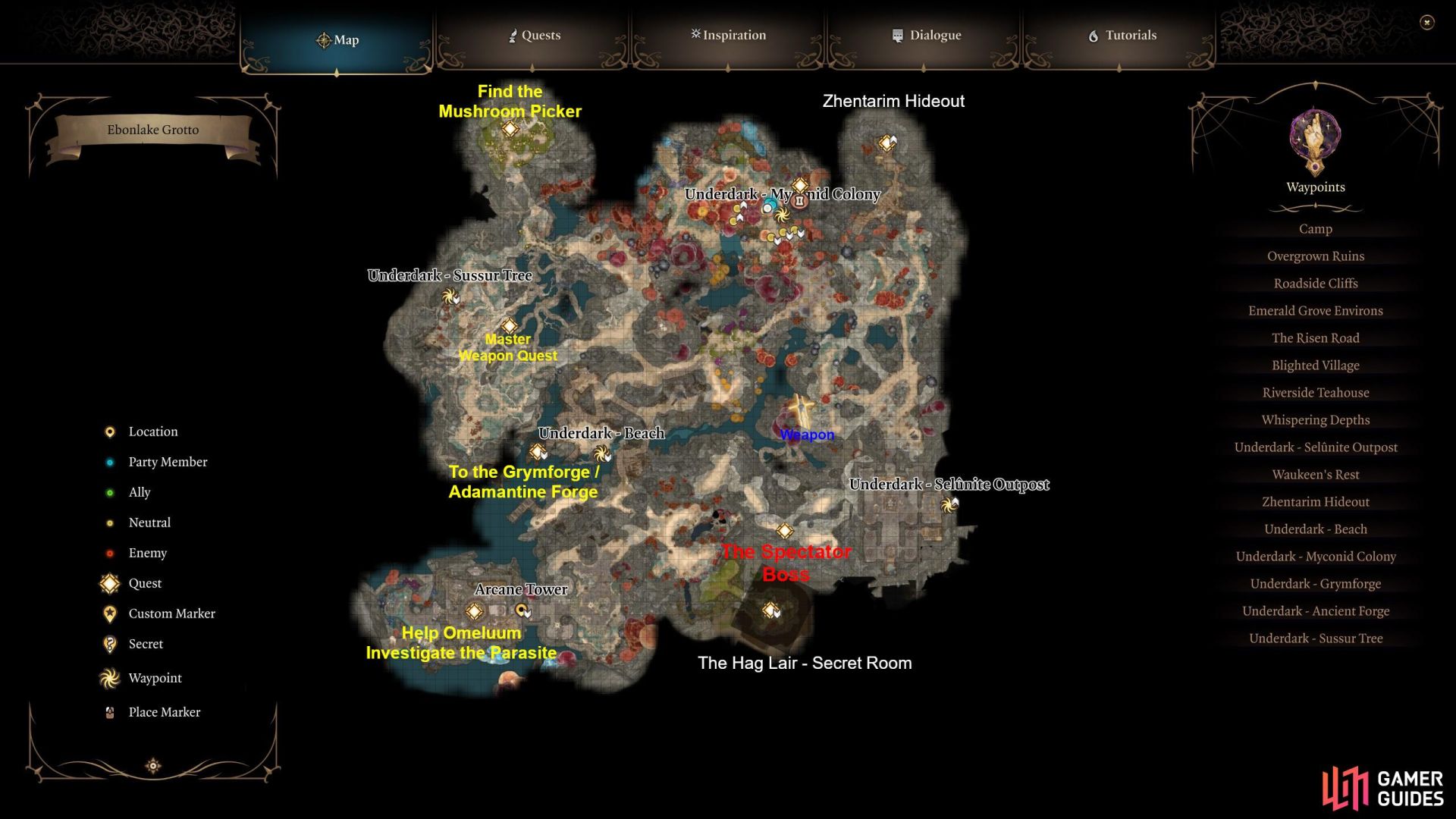Click the Place Marker icon in the legend
1456x819 pixels.
click(109, 711)
